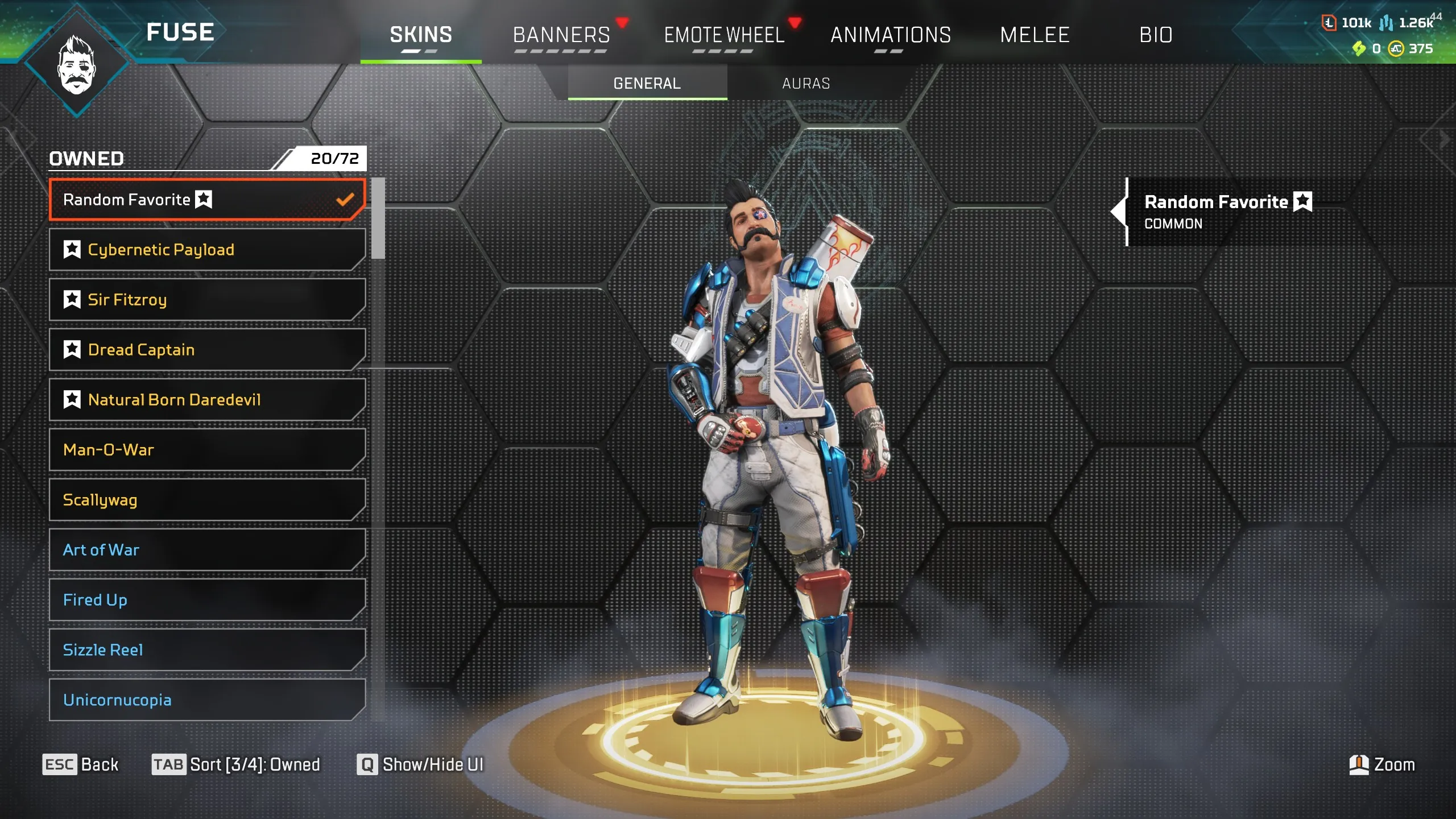The height and width of the screenshot is (819, 1456).
Task: Click the star icon next to Random Favorite
Action: (204, 200)
